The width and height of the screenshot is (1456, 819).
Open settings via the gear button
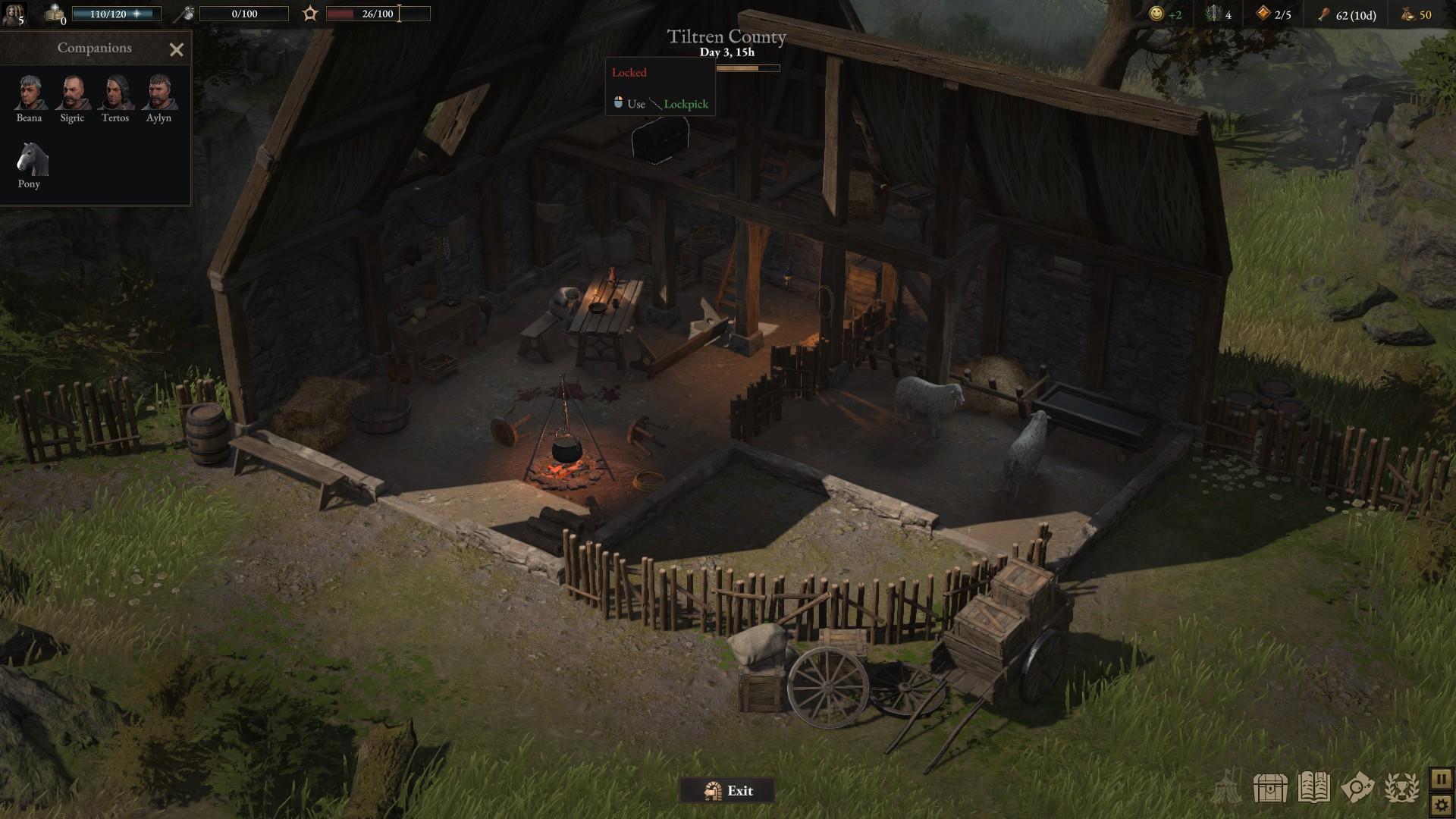pyautogui.click(x=1441, y=805)
